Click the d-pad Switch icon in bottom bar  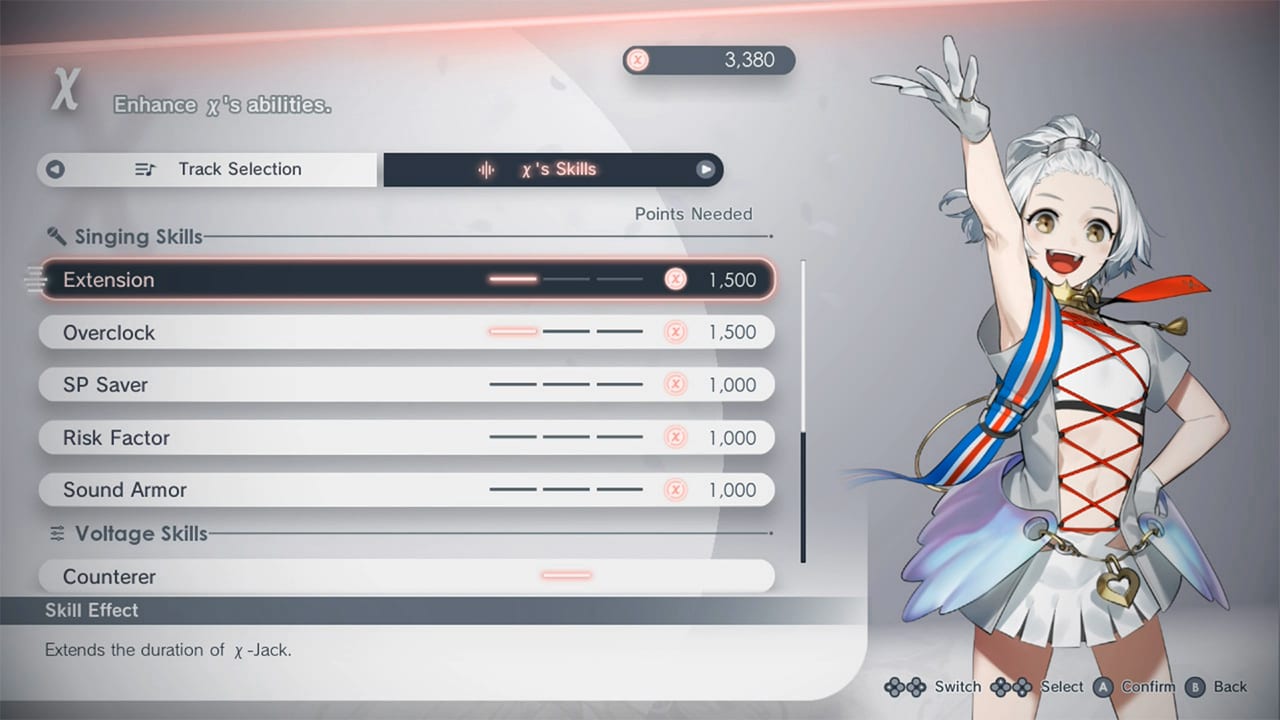tap(904, 687)
